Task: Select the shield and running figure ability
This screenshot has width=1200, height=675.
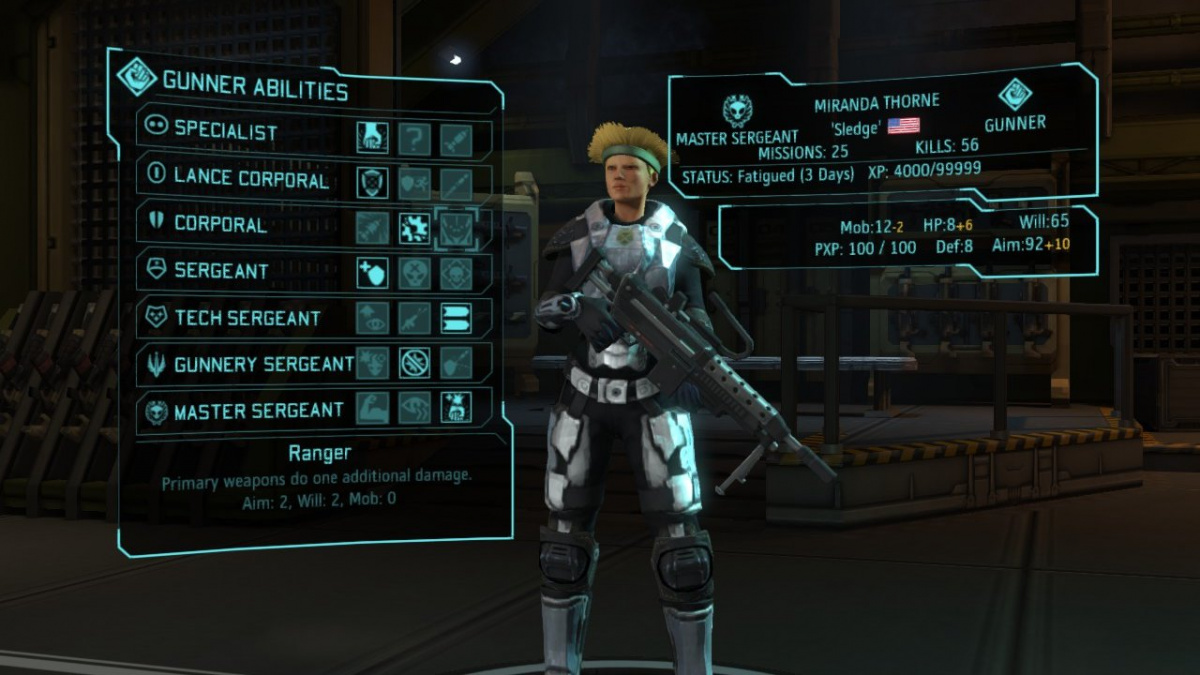Action: (415, 183)
